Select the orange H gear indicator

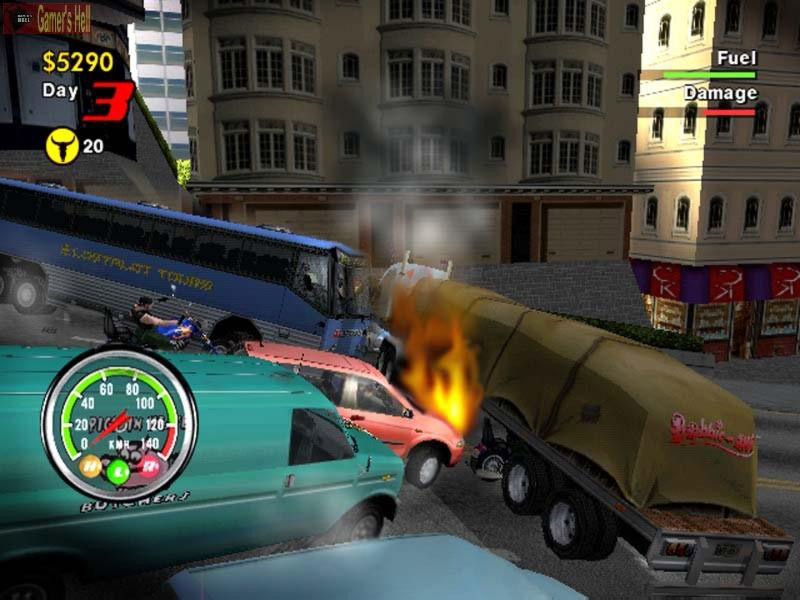(x=91, y=465)
